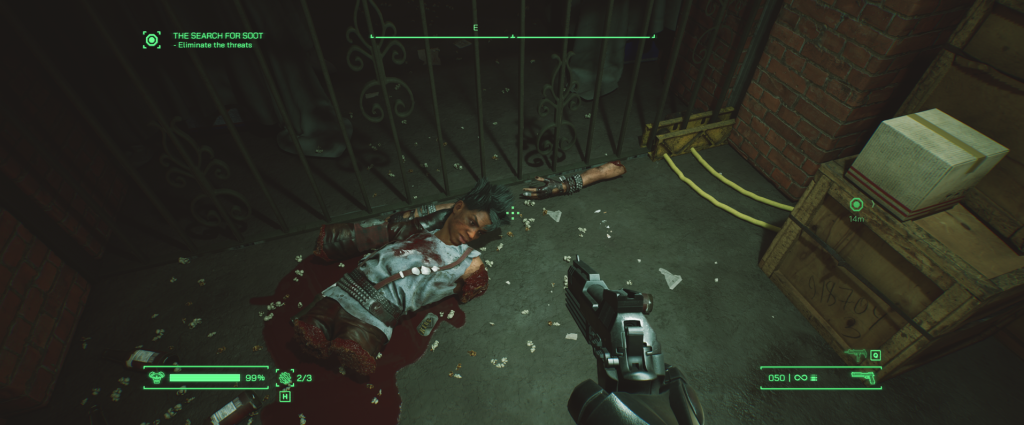Click the compass heading bar
The image size is (1024, 425).
click(512, 35)
